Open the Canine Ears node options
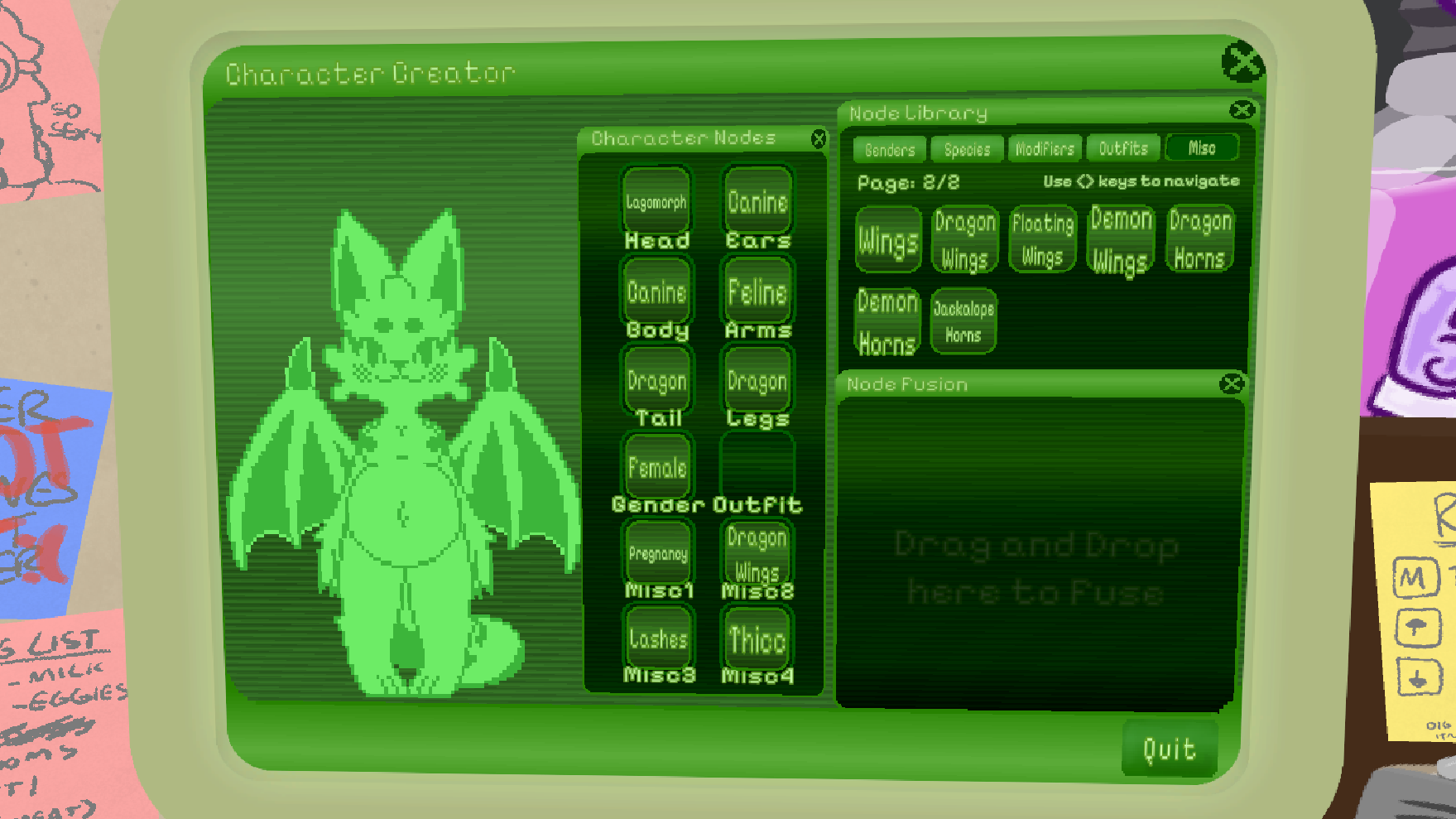This screenshot has height=819, width=1456. click(x=756, y=199)
